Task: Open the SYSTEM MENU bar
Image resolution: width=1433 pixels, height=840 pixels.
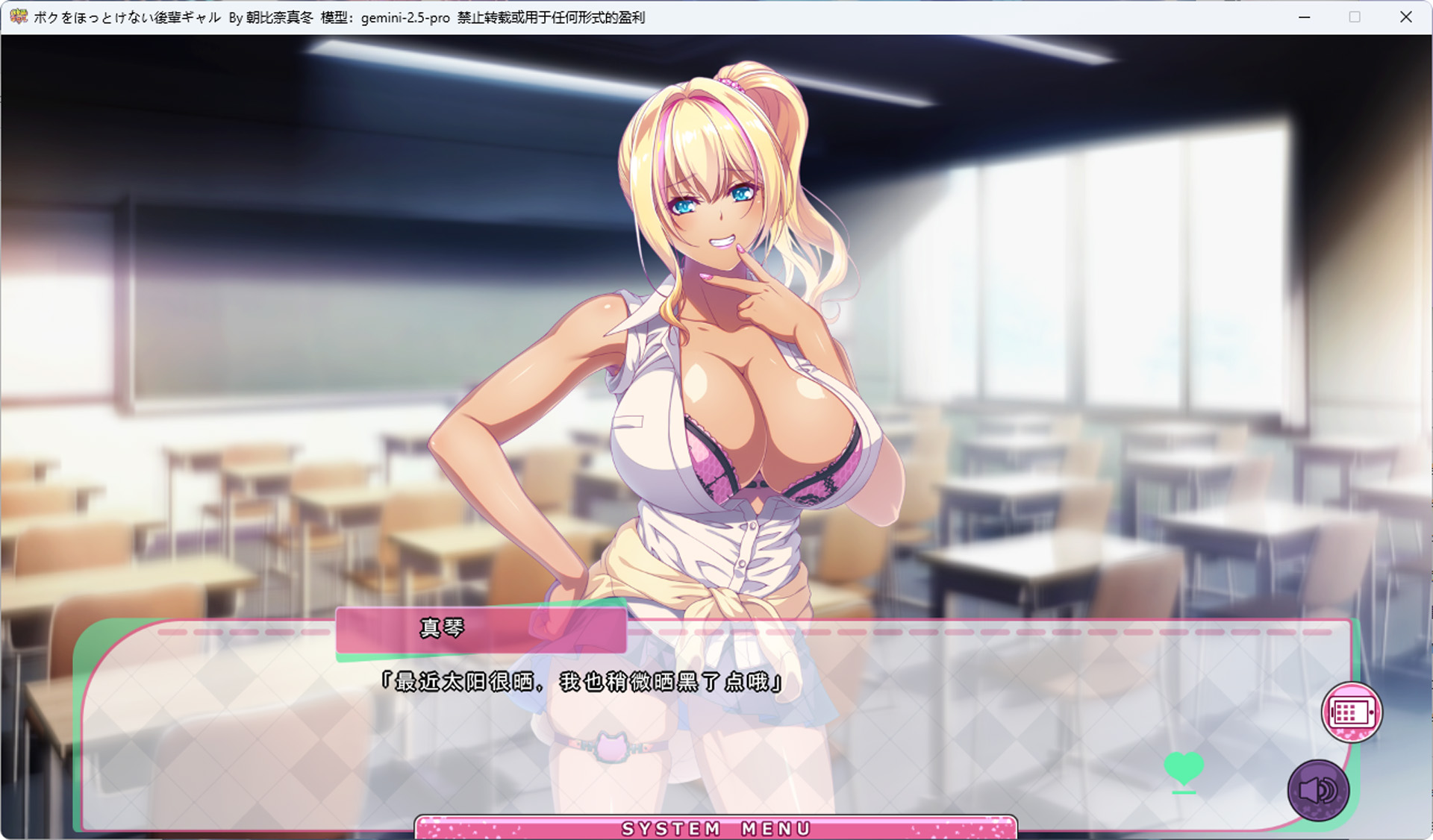Action: [x=716, y=828]
